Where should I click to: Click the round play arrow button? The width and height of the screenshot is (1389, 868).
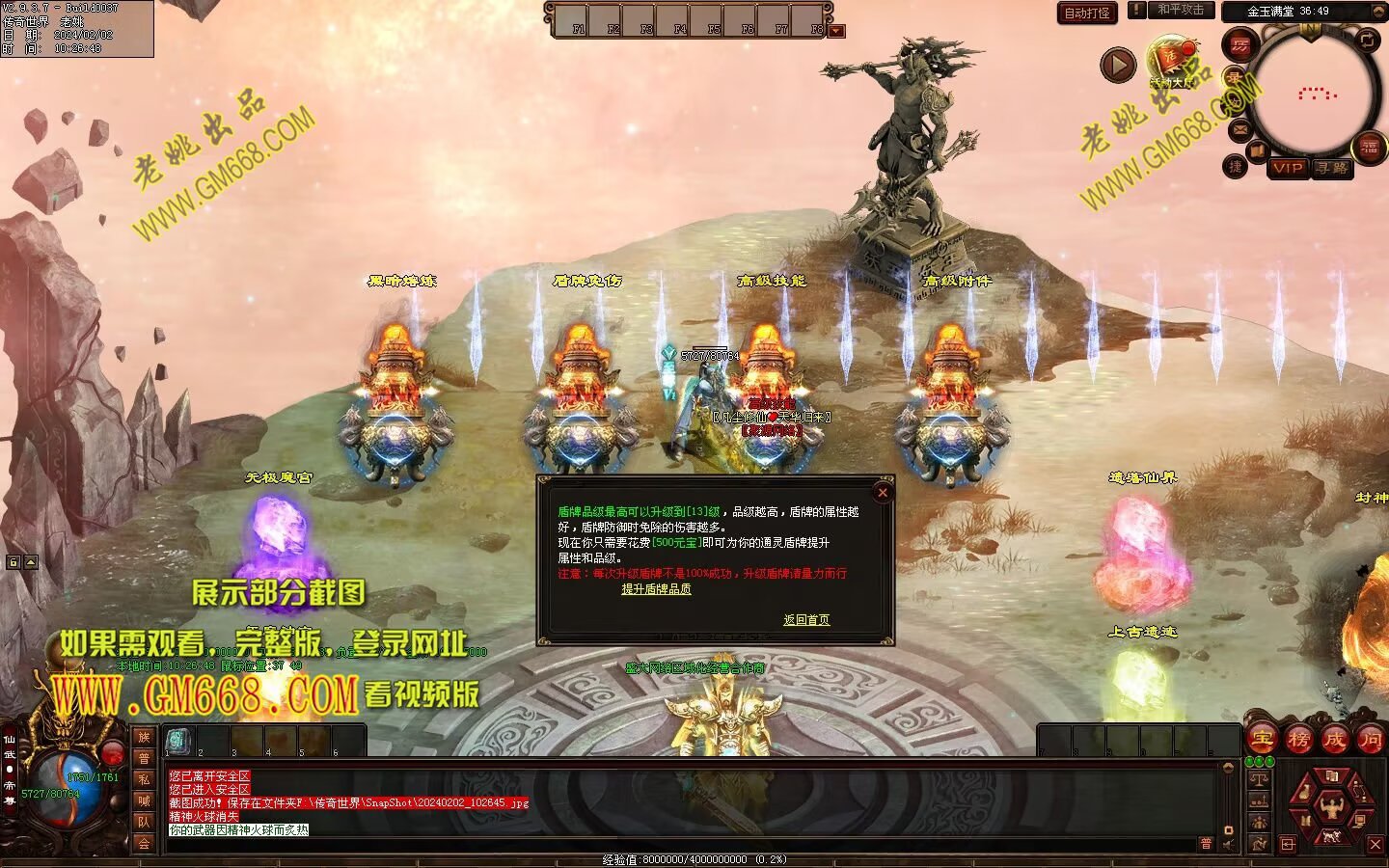click(1118, 66)
